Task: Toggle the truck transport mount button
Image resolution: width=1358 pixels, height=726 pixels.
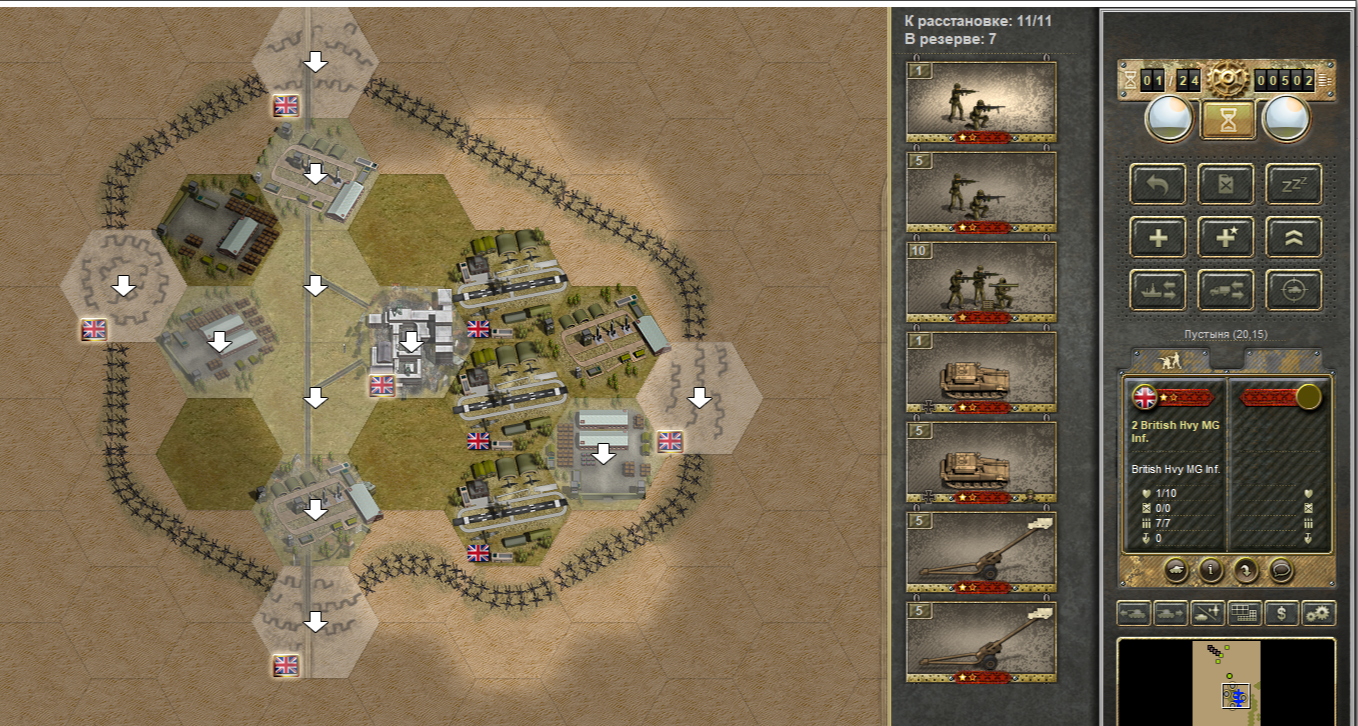Action: [x=1226, y=290]
